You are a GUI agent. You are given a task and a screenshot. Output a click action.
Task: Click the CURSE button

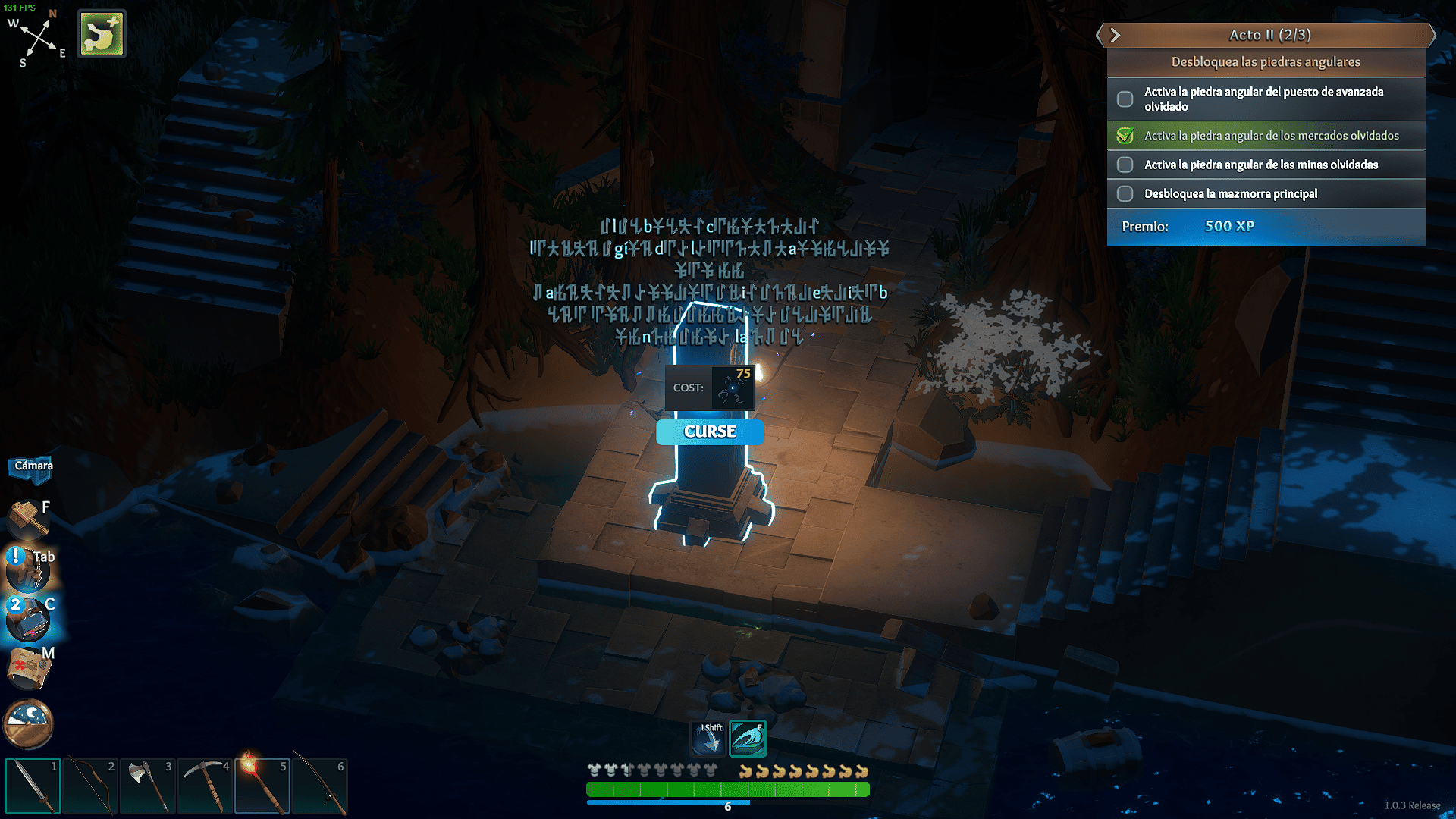(710, 431)
